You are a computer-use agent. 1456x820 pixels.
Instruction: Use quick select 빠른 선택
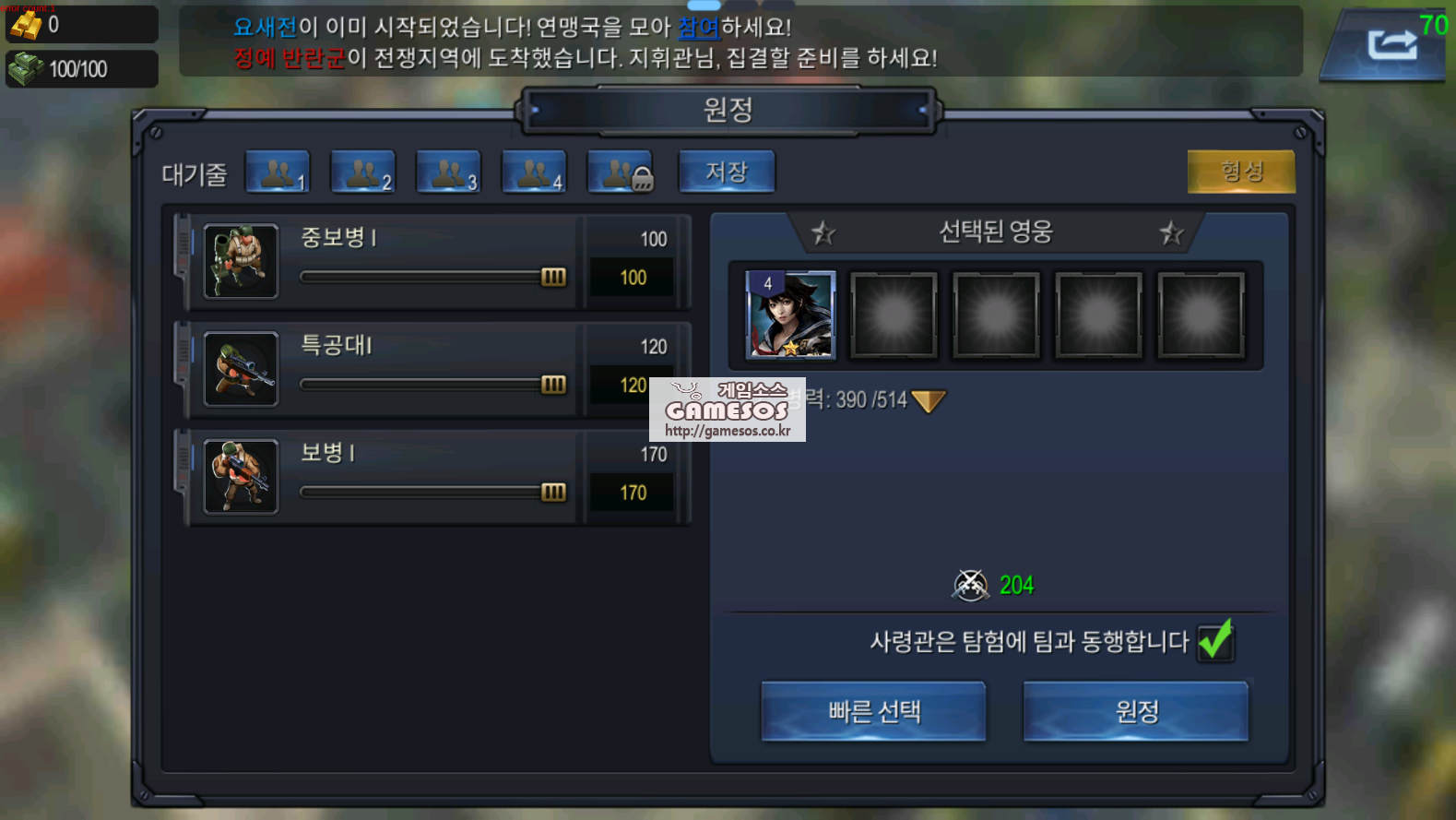click(x=873, y=711)
